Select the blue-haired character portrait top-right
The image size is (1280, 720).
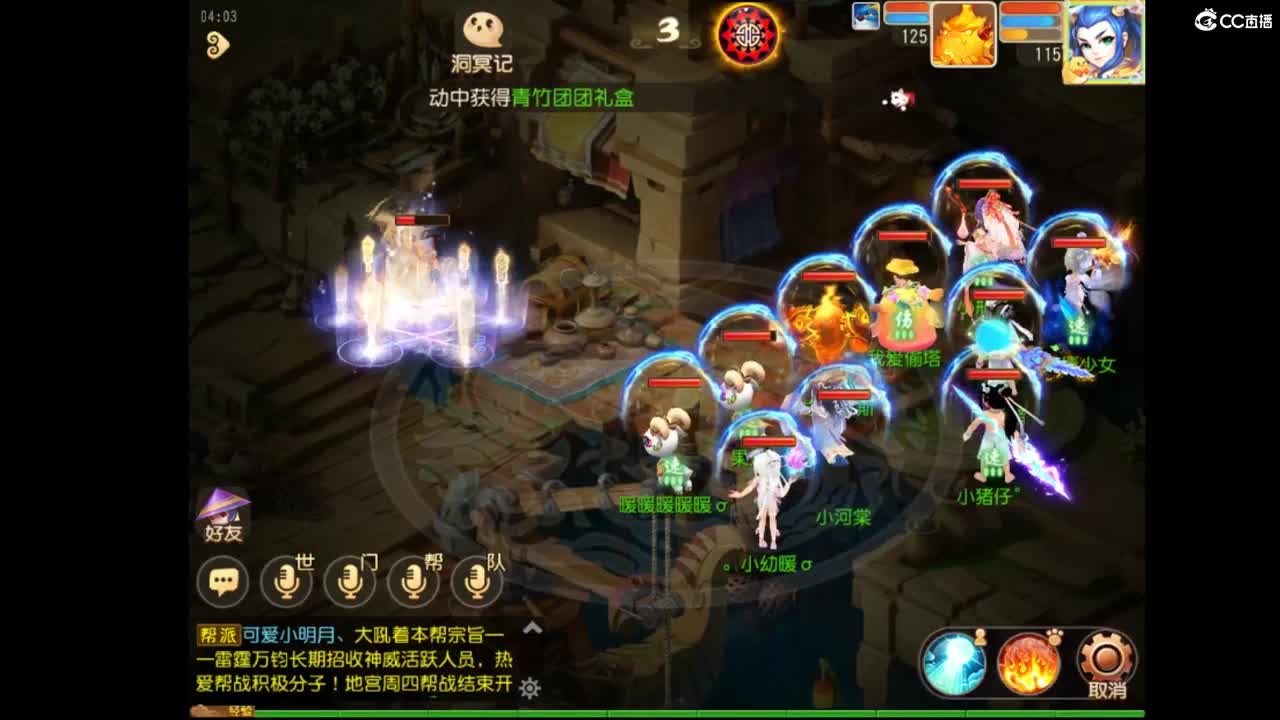click(1103, 40)
